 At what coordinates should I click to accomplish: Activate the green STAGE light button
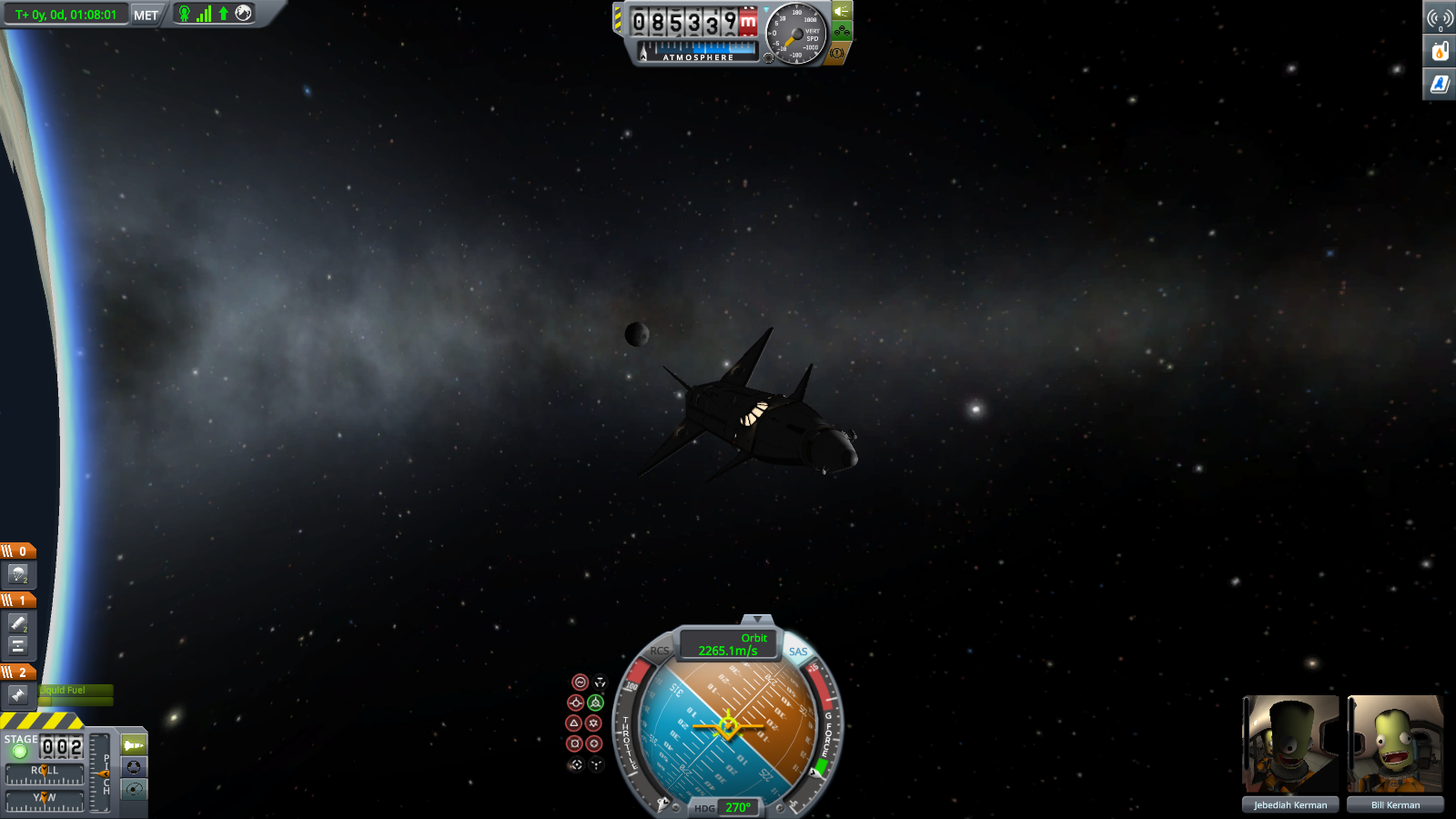click(x=19, y=752)
